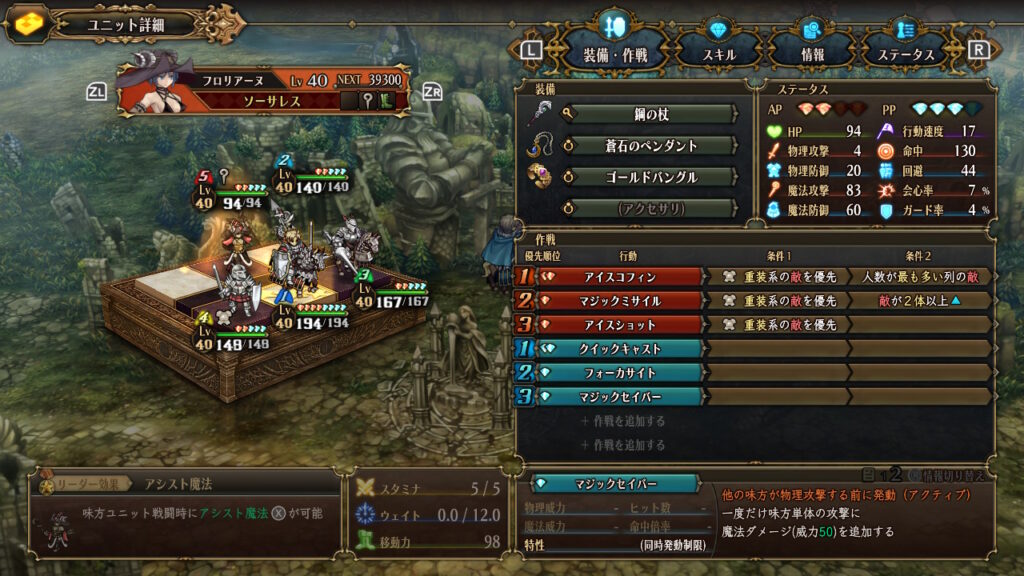Edit the 敵が2体以上 condition
The height and width of the screenshot is (576, 1024).
pos(920,300)
